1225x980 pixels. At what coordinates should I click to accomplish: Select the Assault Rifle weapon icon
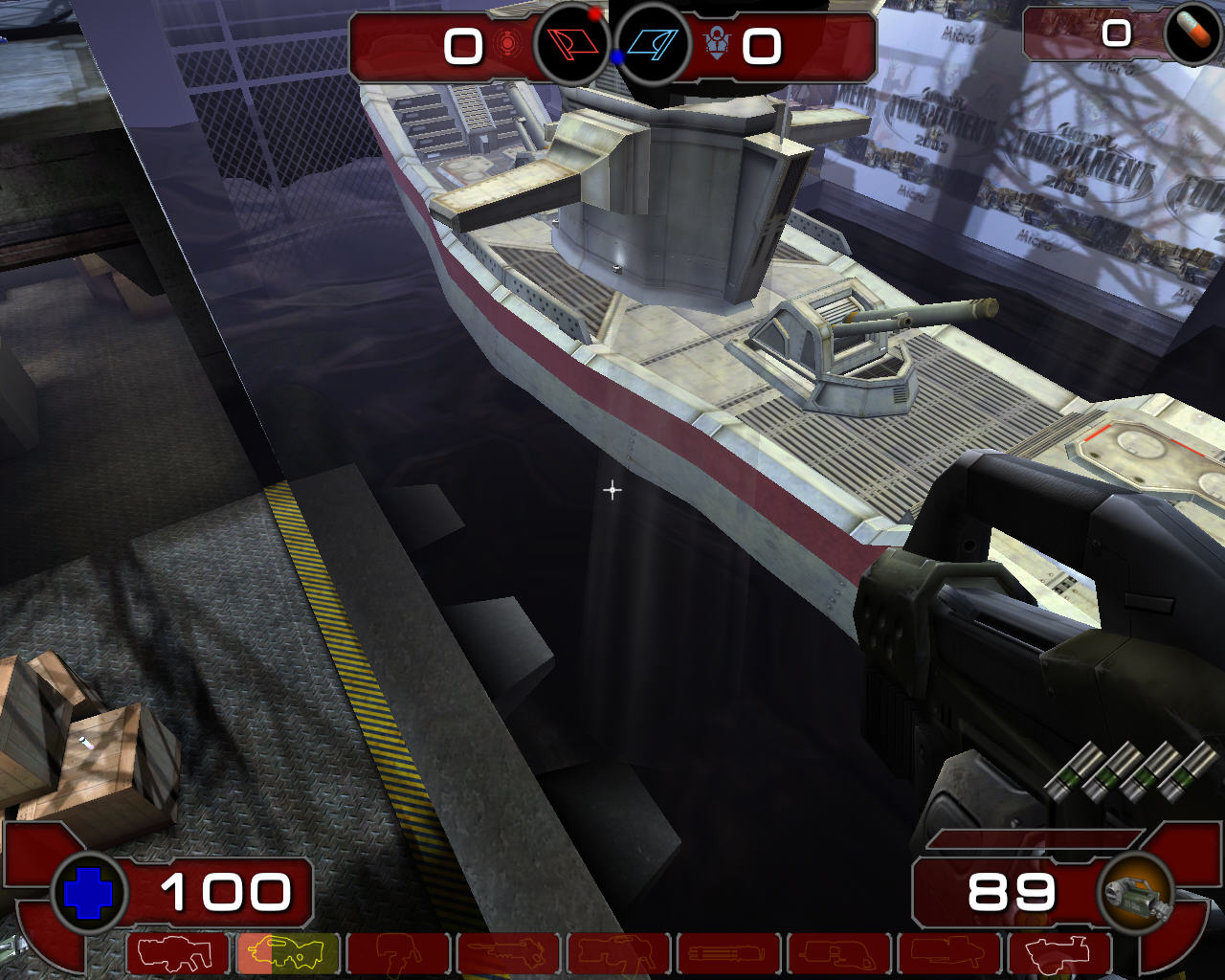(174, 953)
